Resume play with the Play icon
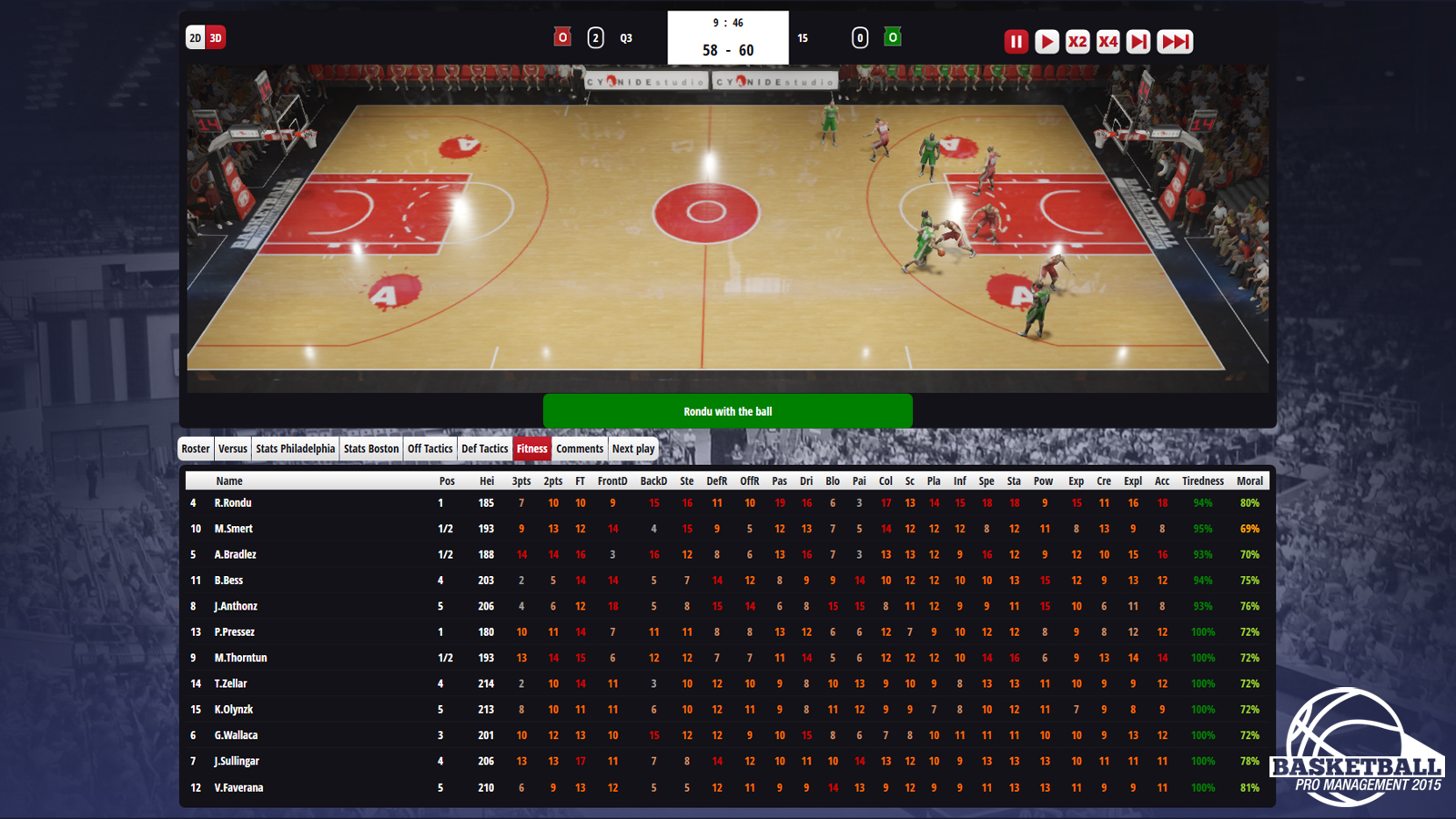 pos(1046,41)
